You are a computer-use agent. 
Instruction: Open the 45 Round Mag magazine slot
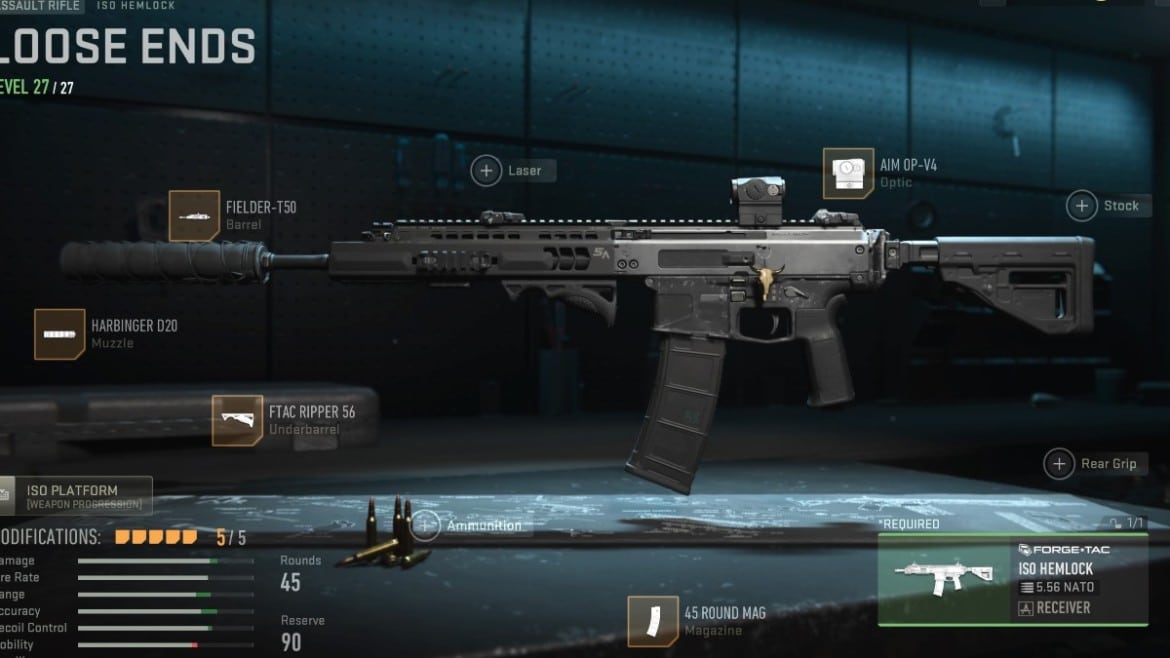click(653, 621)
